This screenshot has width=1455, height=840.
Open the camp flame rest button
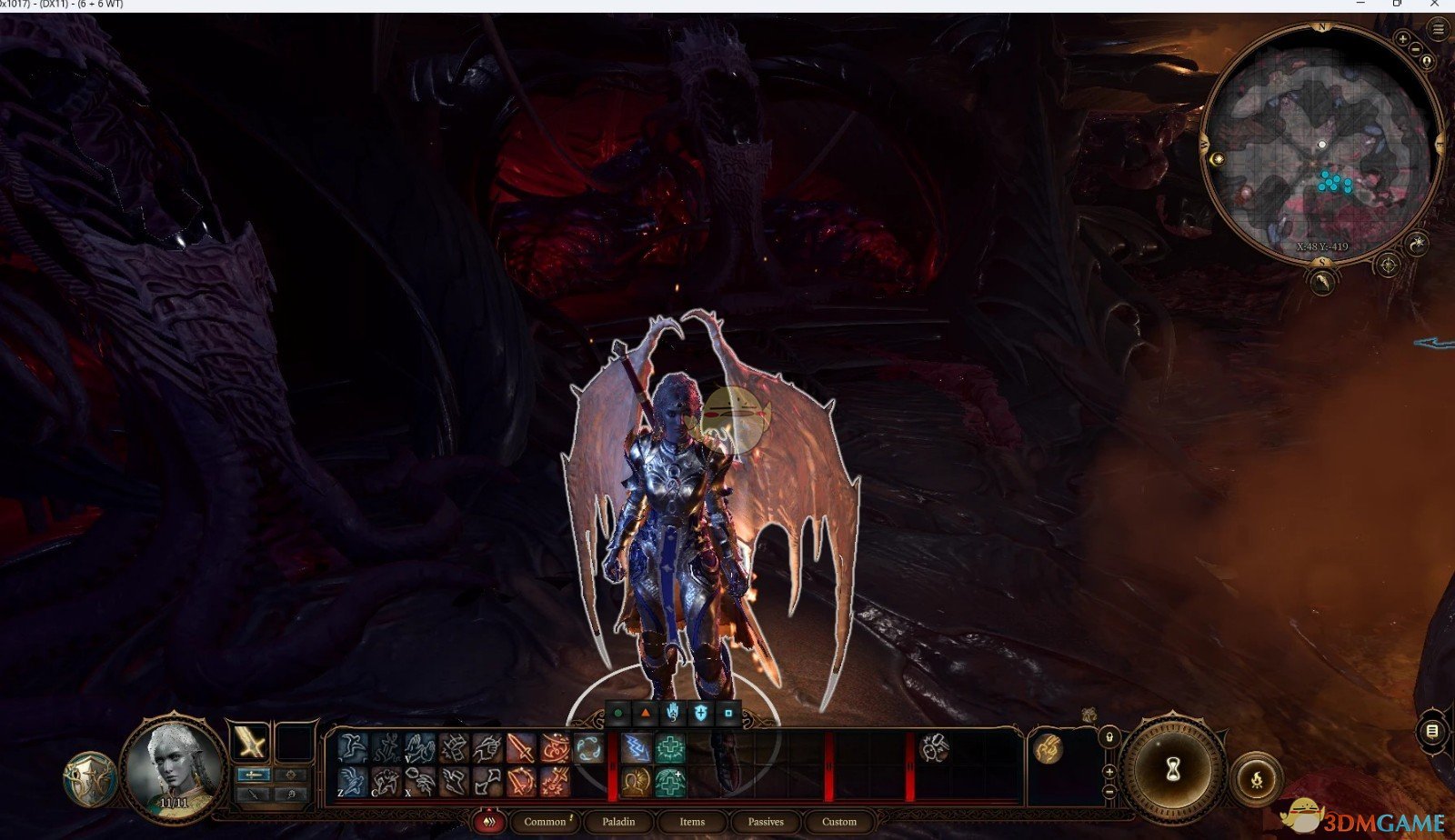point(1258,779)
